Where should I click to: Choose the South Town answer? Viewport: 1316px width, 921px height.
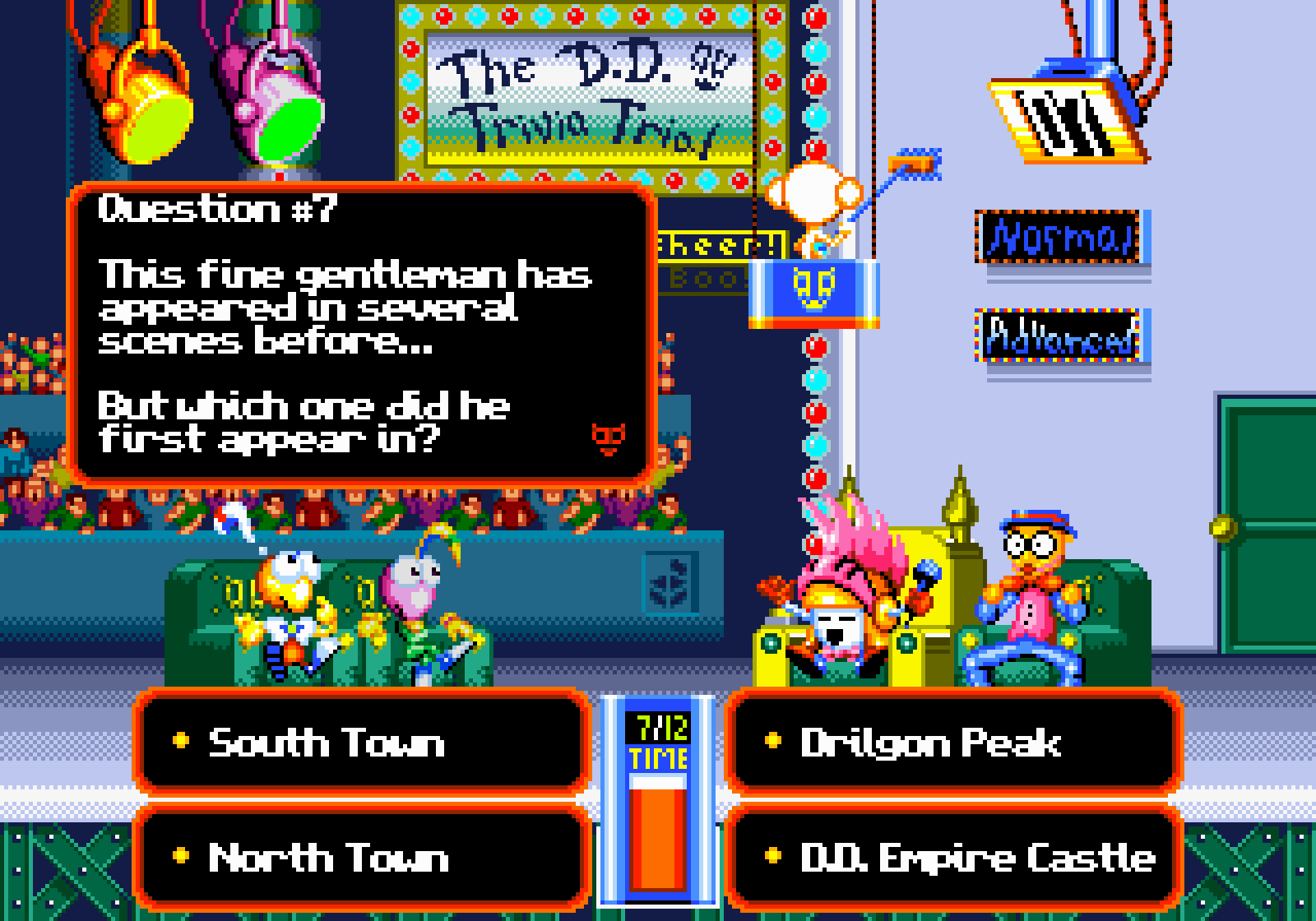coord(362,744)
